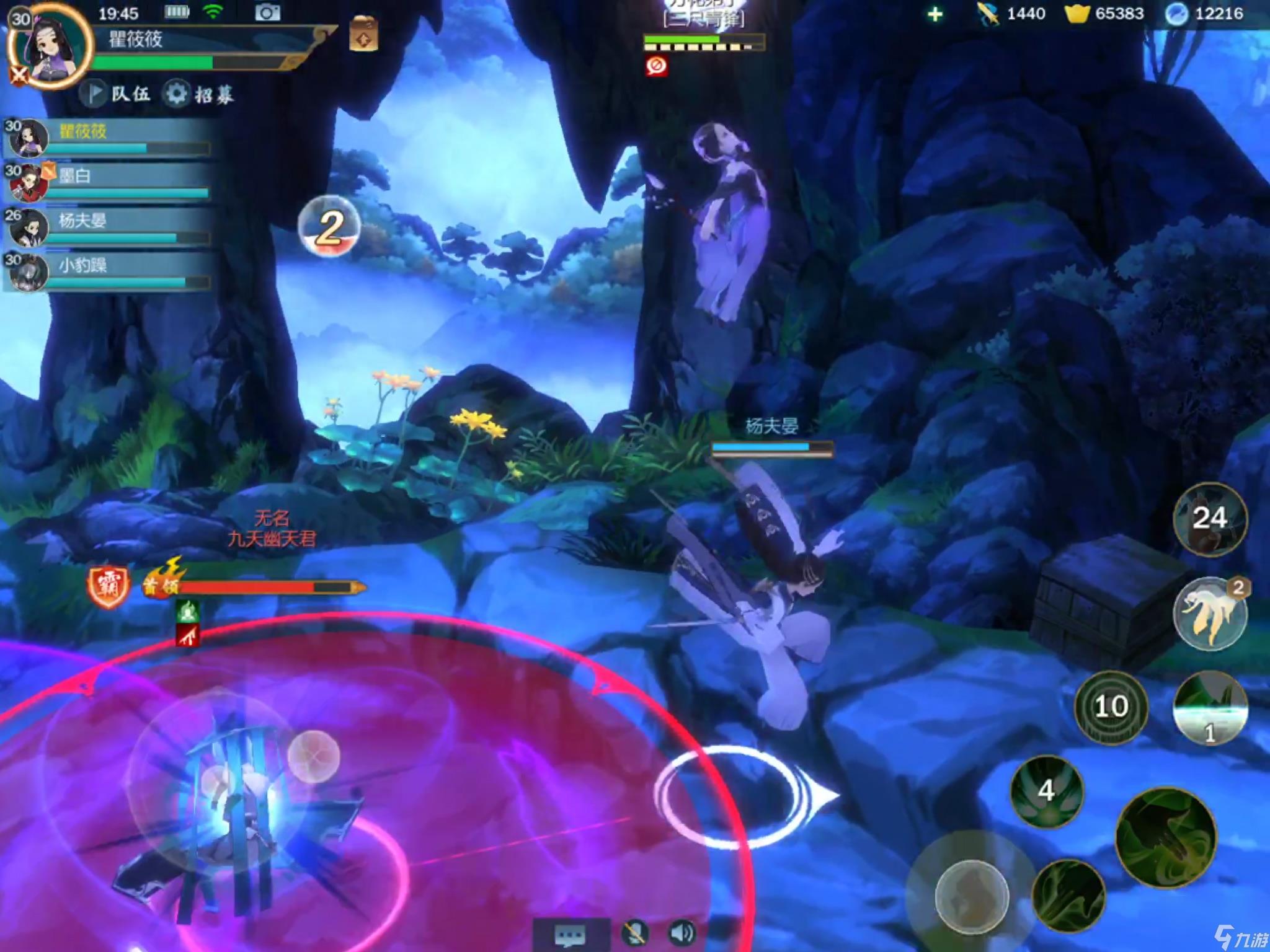Toggle the speaker sound icon
The height and width of the screenshot is (952, 1270).
click(x=682, y=933)
